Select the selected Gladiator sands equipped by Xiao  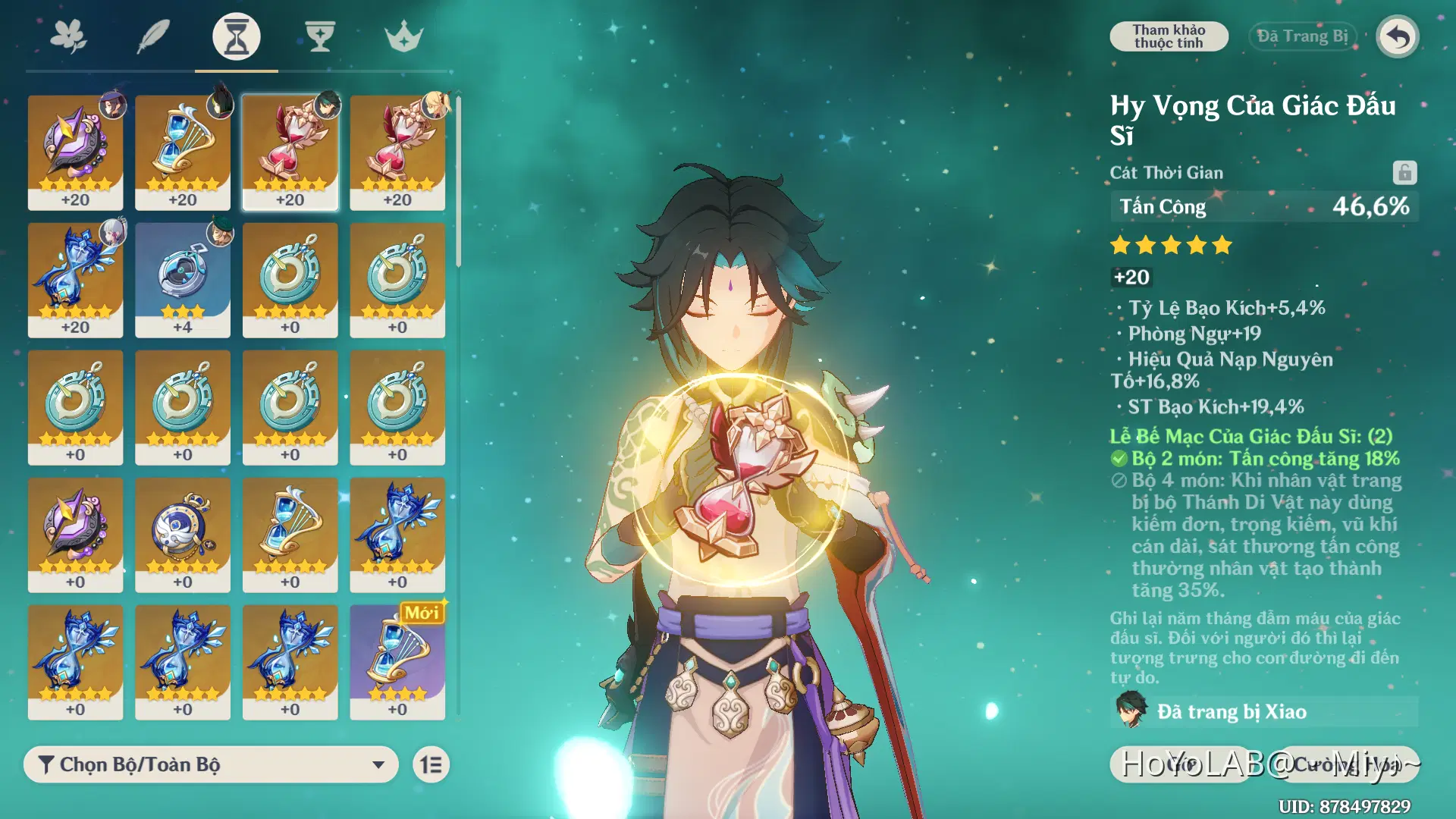pos(290,152)
